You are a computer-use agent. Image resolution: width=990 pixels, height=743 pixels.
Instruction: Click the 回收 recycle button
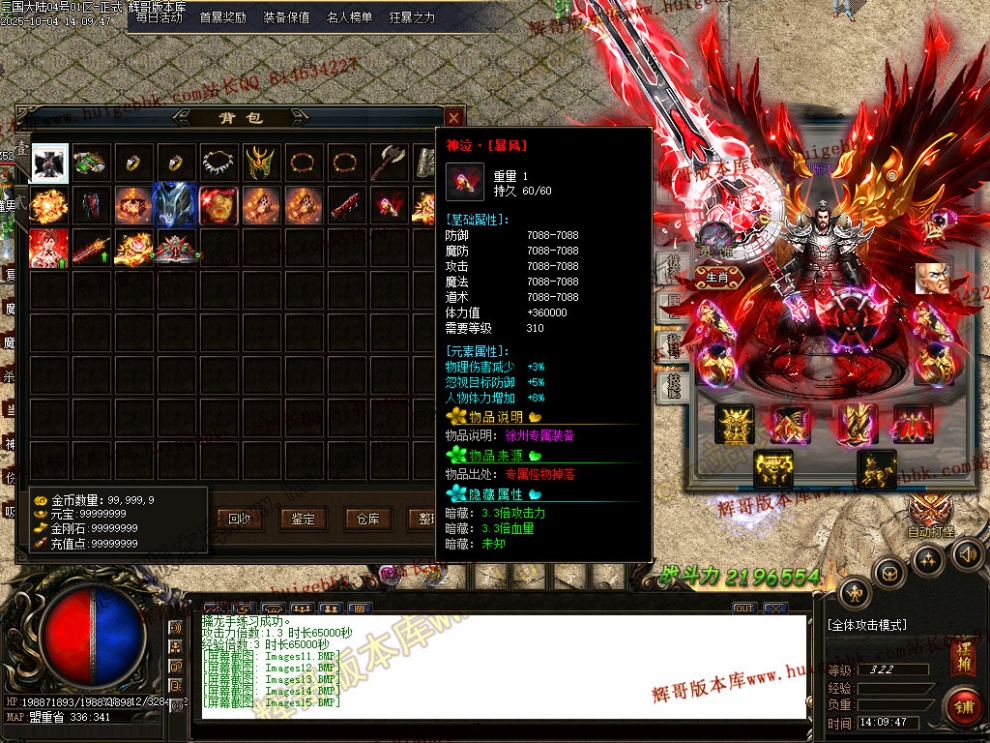239,518
